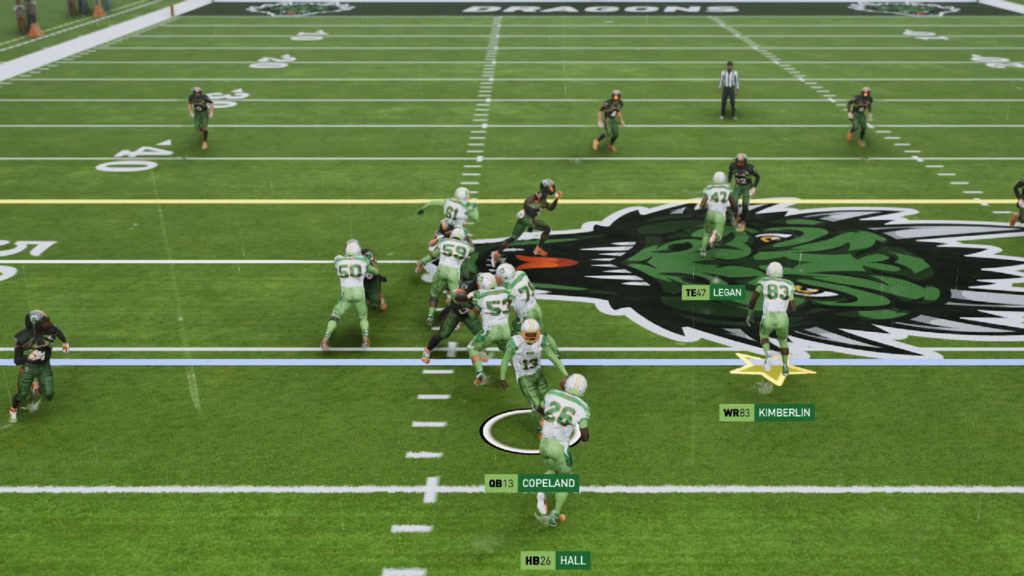Image resolution: width=1024 pixels, height=576 pixels.
Task: Select the TE47 Legan name tag
Action: pos(714,292)
